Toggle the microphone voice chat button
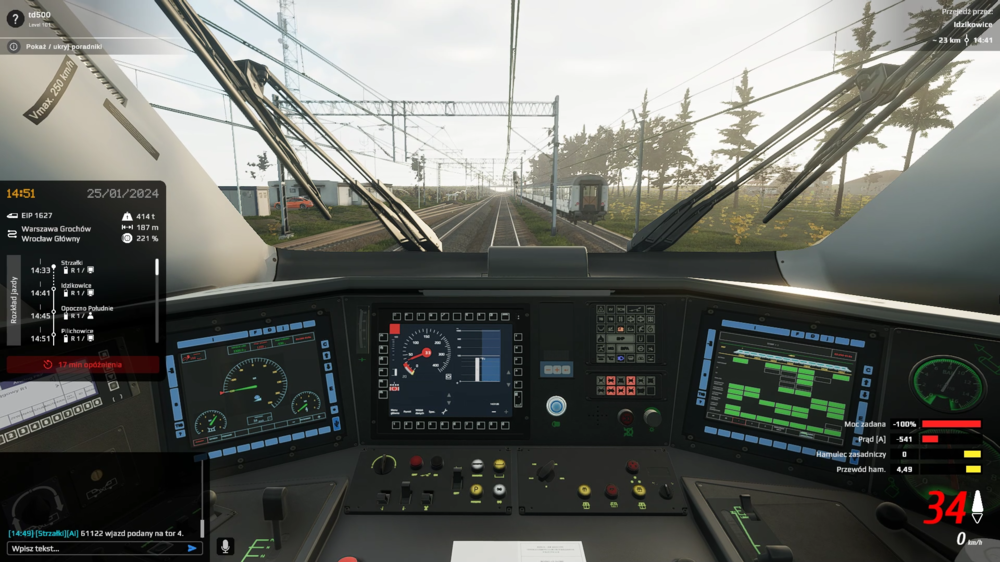 pos(225,547)
